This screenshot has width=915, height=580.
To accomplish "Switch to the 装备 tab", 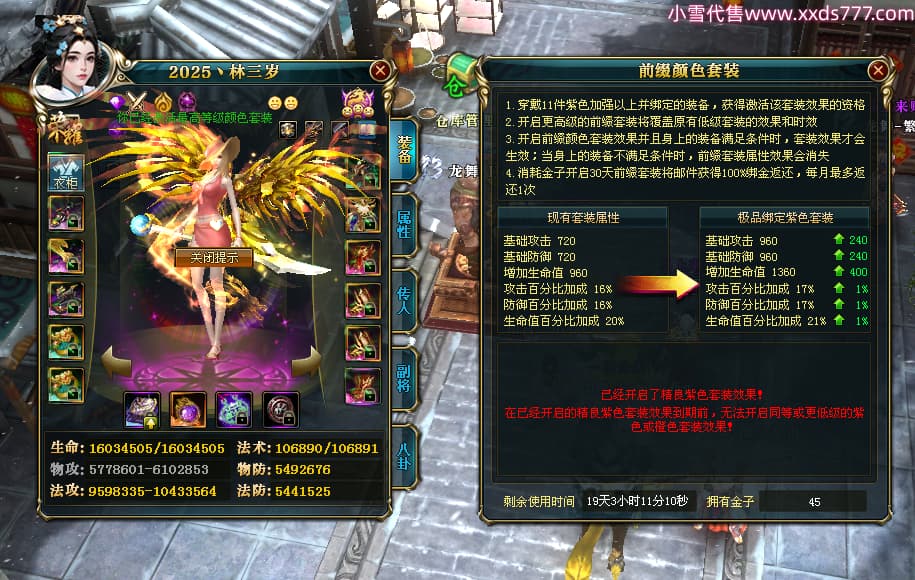I will coord(404,151).
